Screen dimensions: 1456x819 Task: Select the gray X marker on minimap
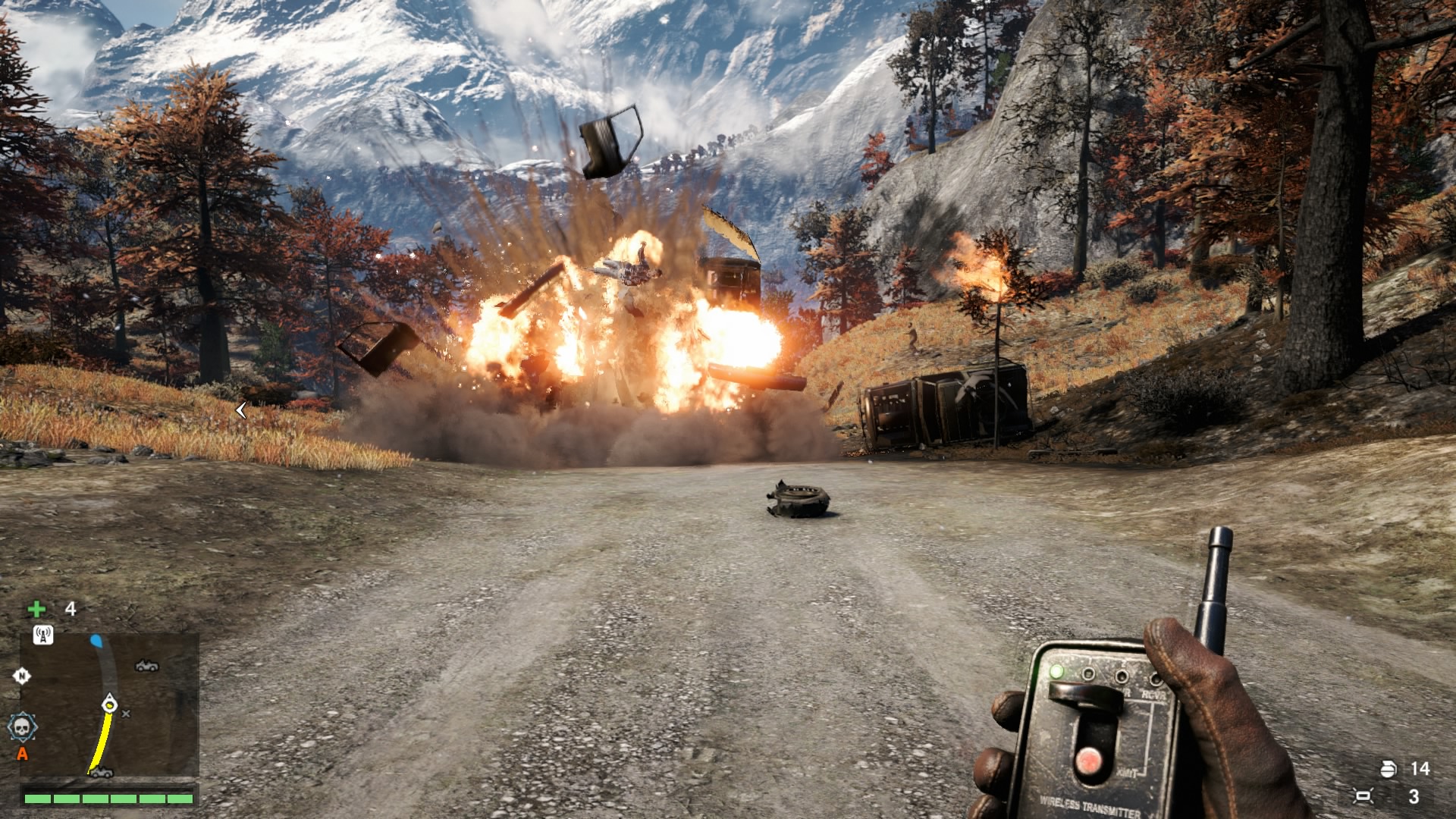126,714
